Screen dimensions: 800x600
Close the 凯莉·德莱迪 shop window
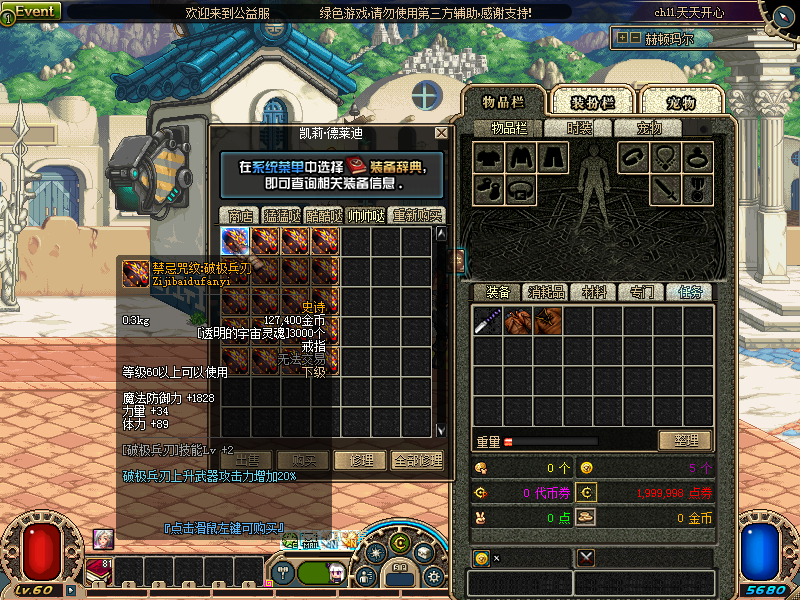pos(441,133)
